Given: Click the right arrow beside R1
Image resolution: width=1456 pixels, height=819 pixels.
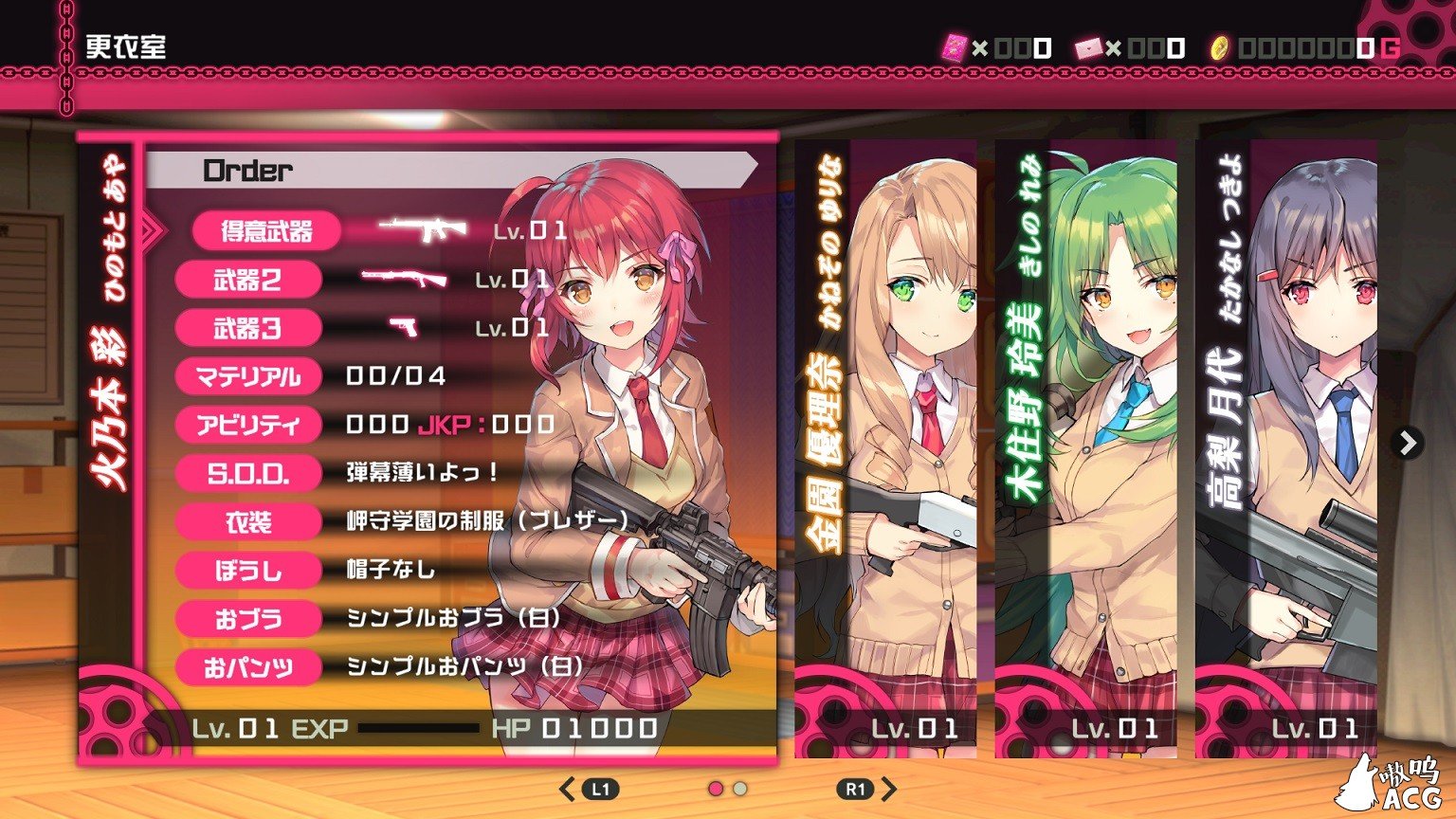Looking at the screenshot, I should click(x=887, y=787).
